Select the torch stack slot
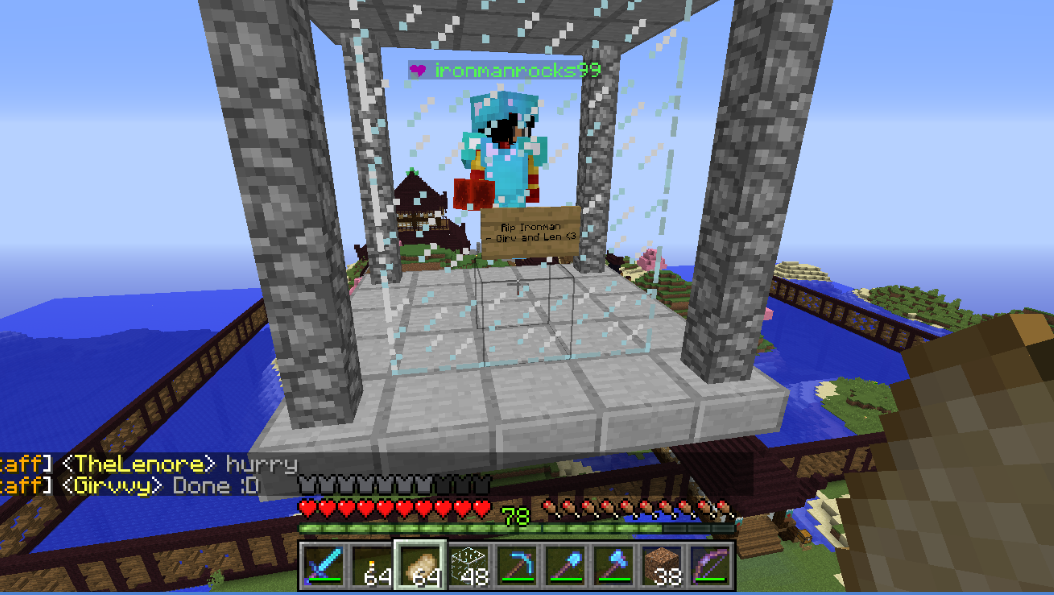1054x595 pixels. tap(372, 565)
